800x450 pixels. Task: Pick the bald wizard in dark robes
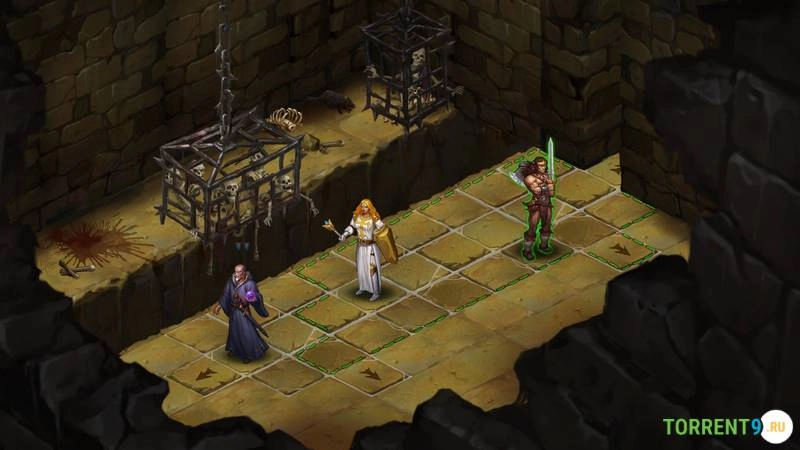click(x=243, y=312)
